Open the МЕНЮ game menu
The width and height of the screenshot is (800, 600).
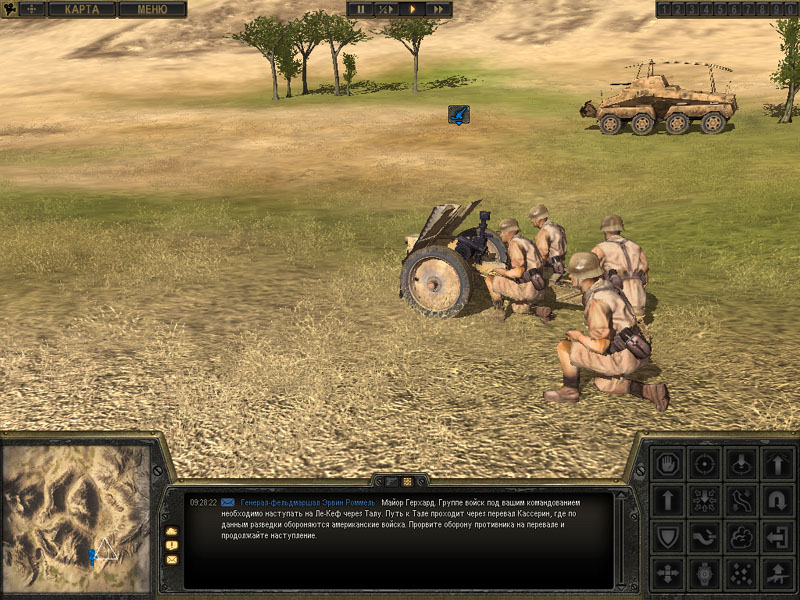tap(152, 9)
